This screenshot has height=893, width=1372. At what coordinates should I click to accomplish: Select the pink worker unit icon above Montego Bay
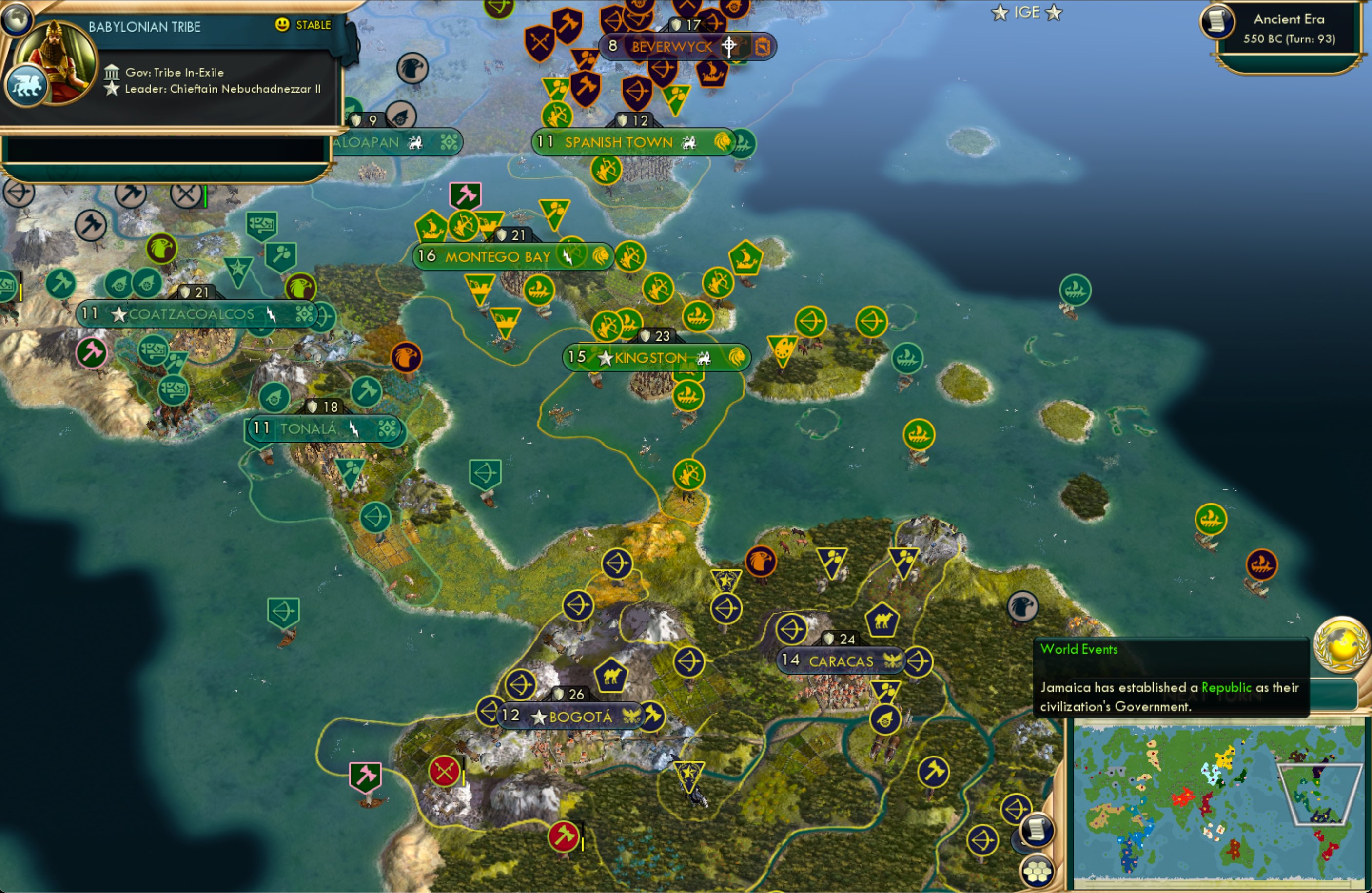pyautogui.click(x=466, y=195)
